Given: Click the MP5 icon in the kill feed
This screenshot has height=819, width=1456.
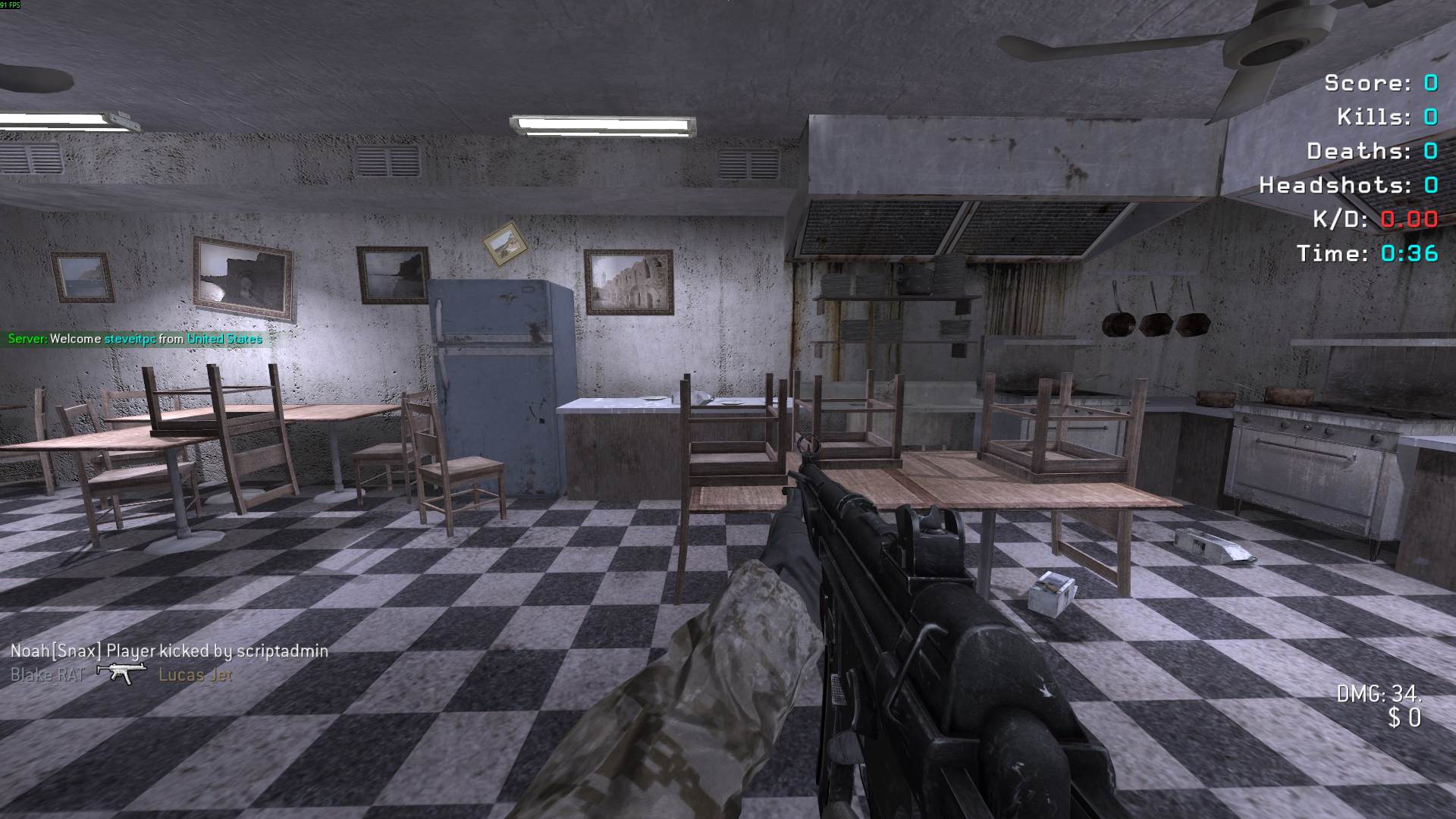Looking at the screenshot, I should tap(121, 673).
